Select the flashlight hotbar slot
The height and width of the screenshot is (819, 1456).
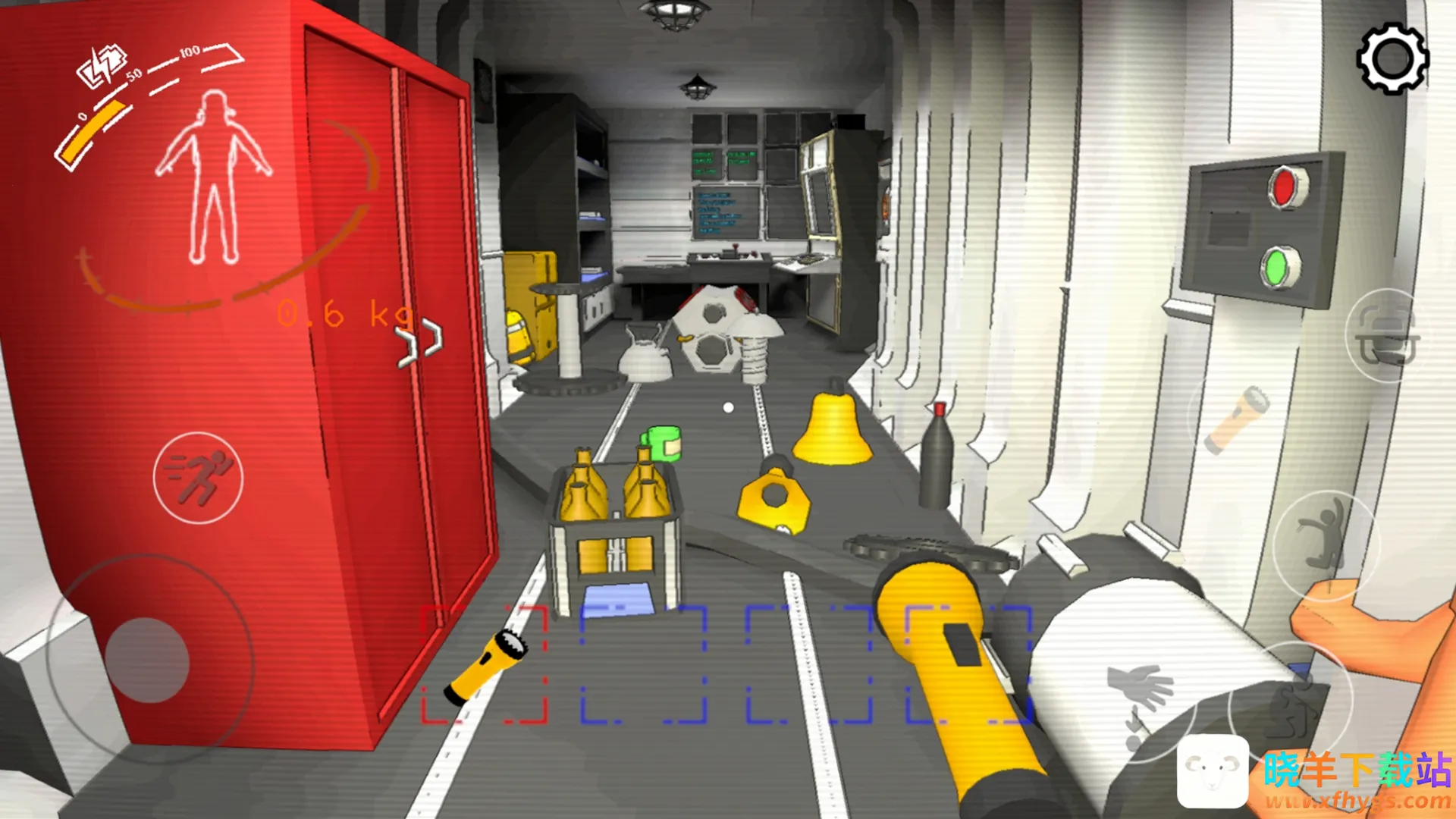point(485,664)
